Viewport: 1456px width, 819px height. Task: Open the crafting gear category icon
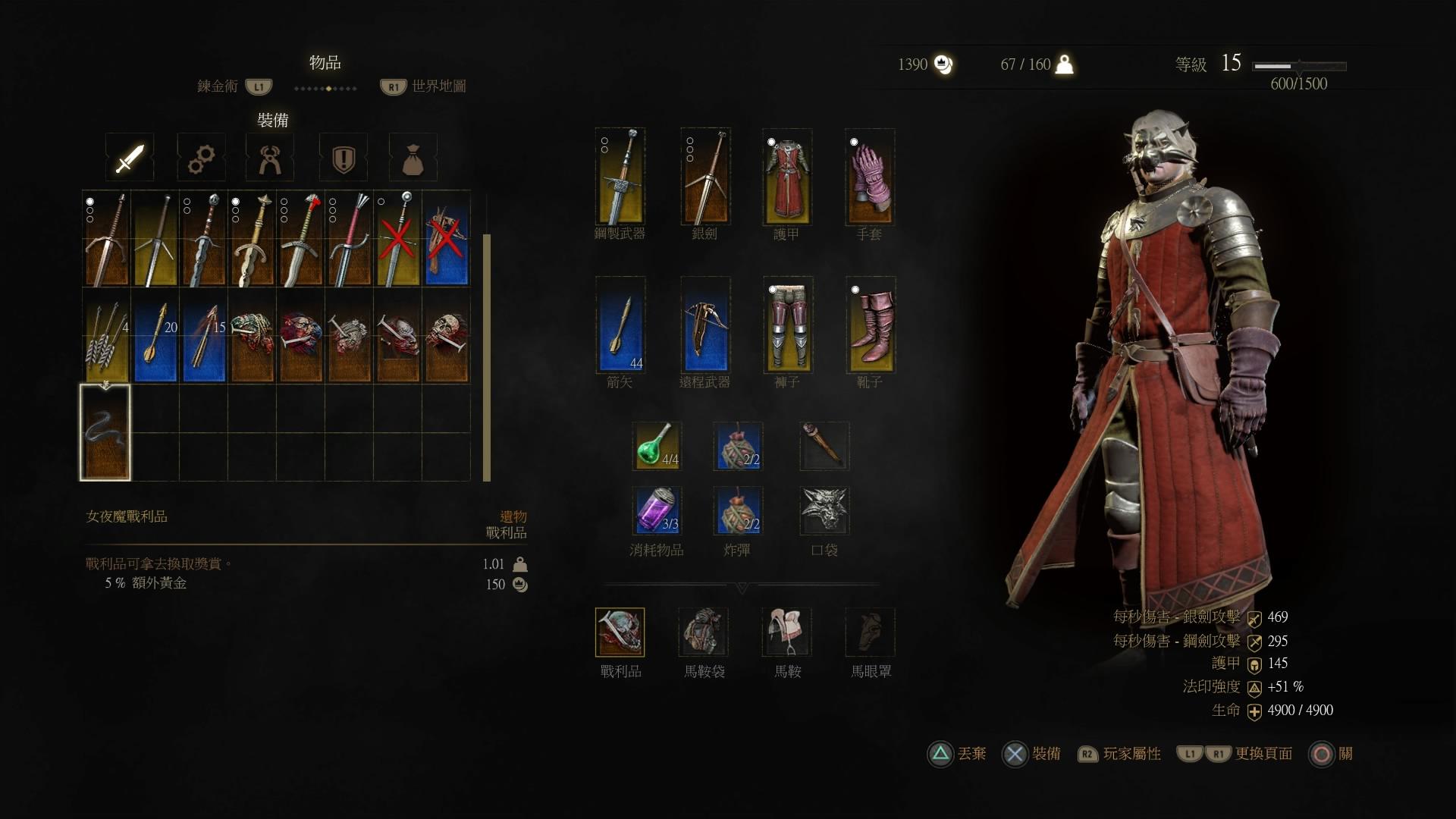[200, 157]
